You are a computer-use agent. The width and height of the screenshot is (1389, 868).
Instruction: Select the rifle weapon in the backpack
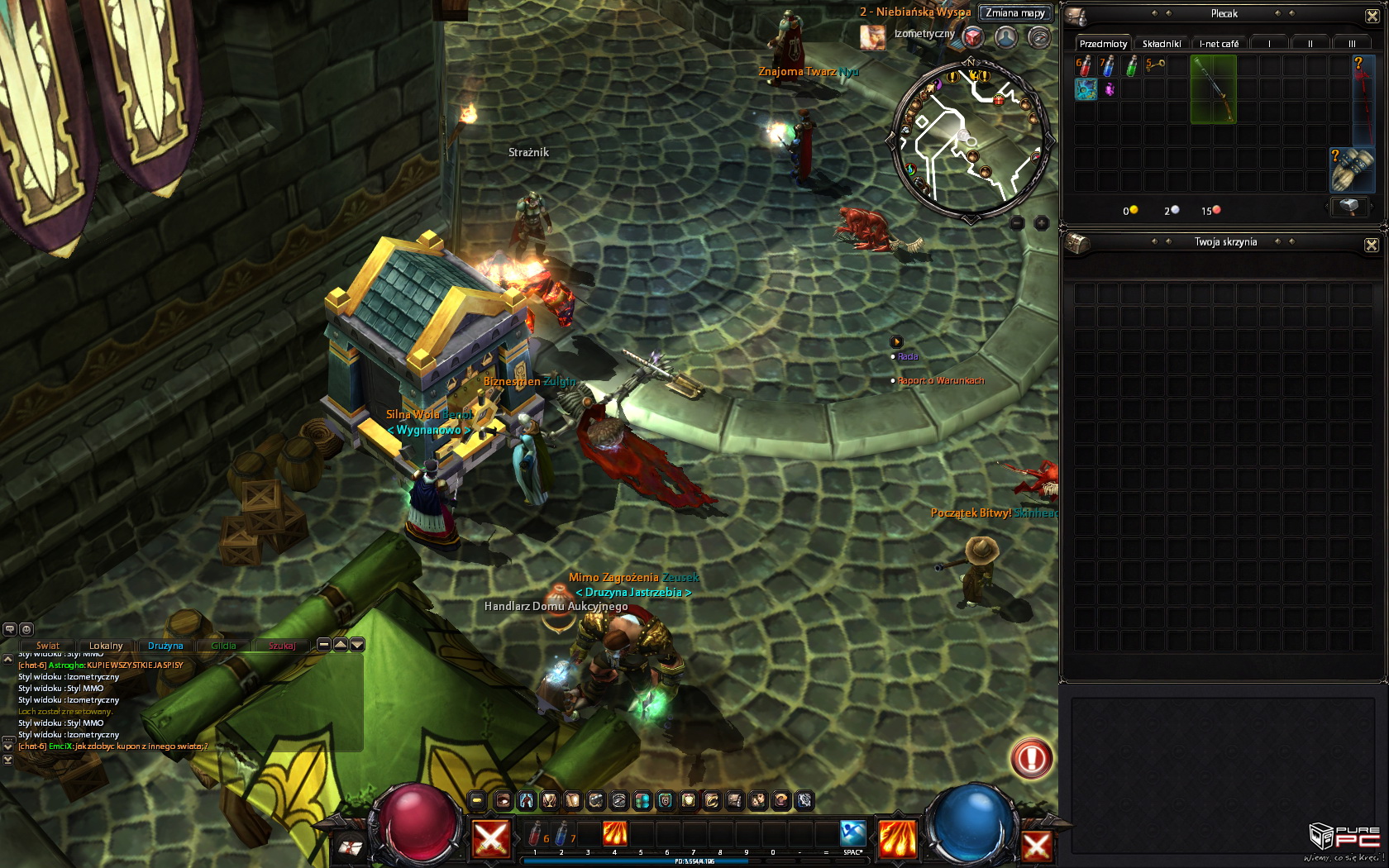pyautogui.click(x=1213, y=89)
